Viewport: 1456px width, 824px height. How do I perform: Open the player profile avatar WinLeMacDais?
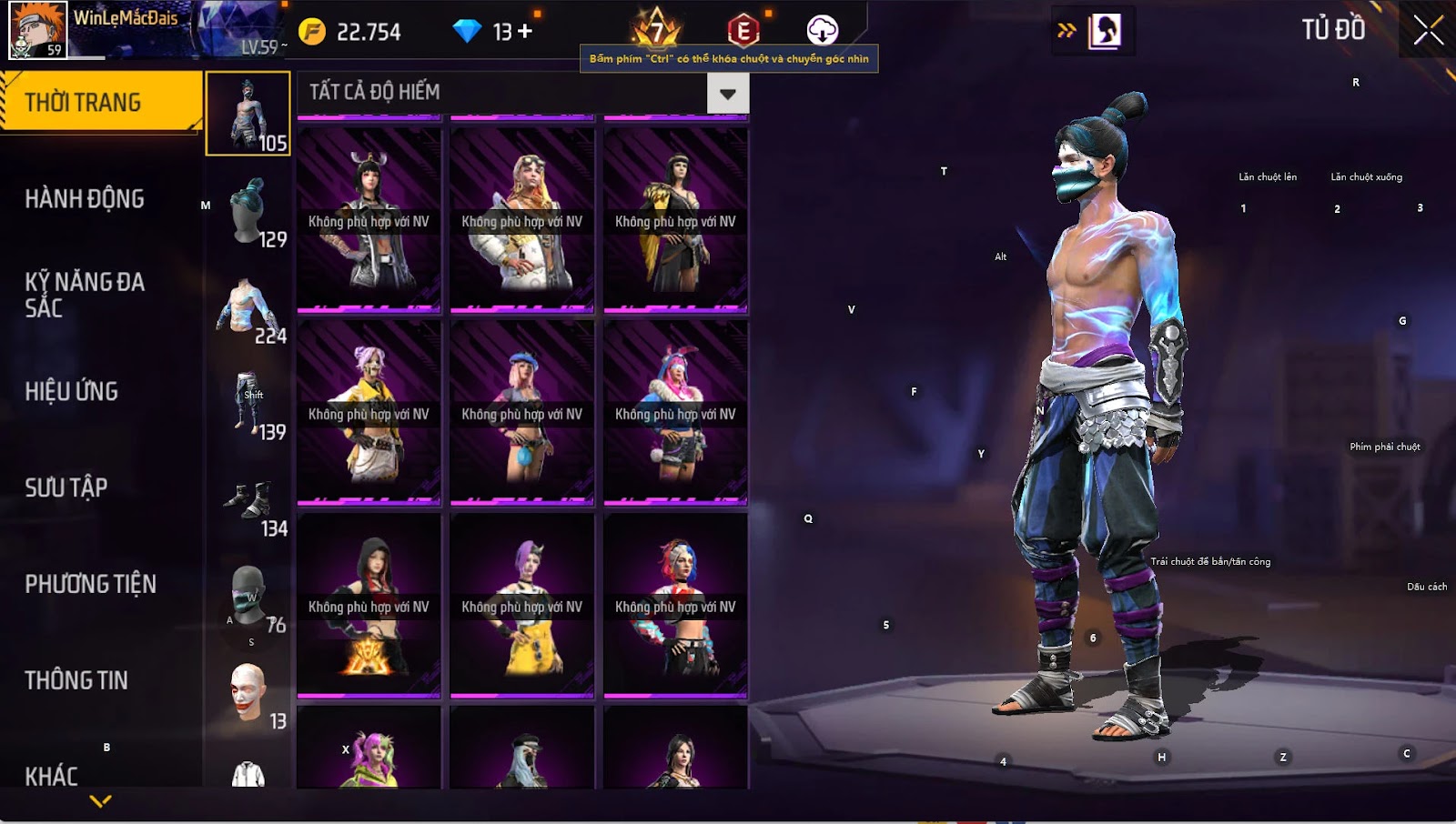pos(37,30)
